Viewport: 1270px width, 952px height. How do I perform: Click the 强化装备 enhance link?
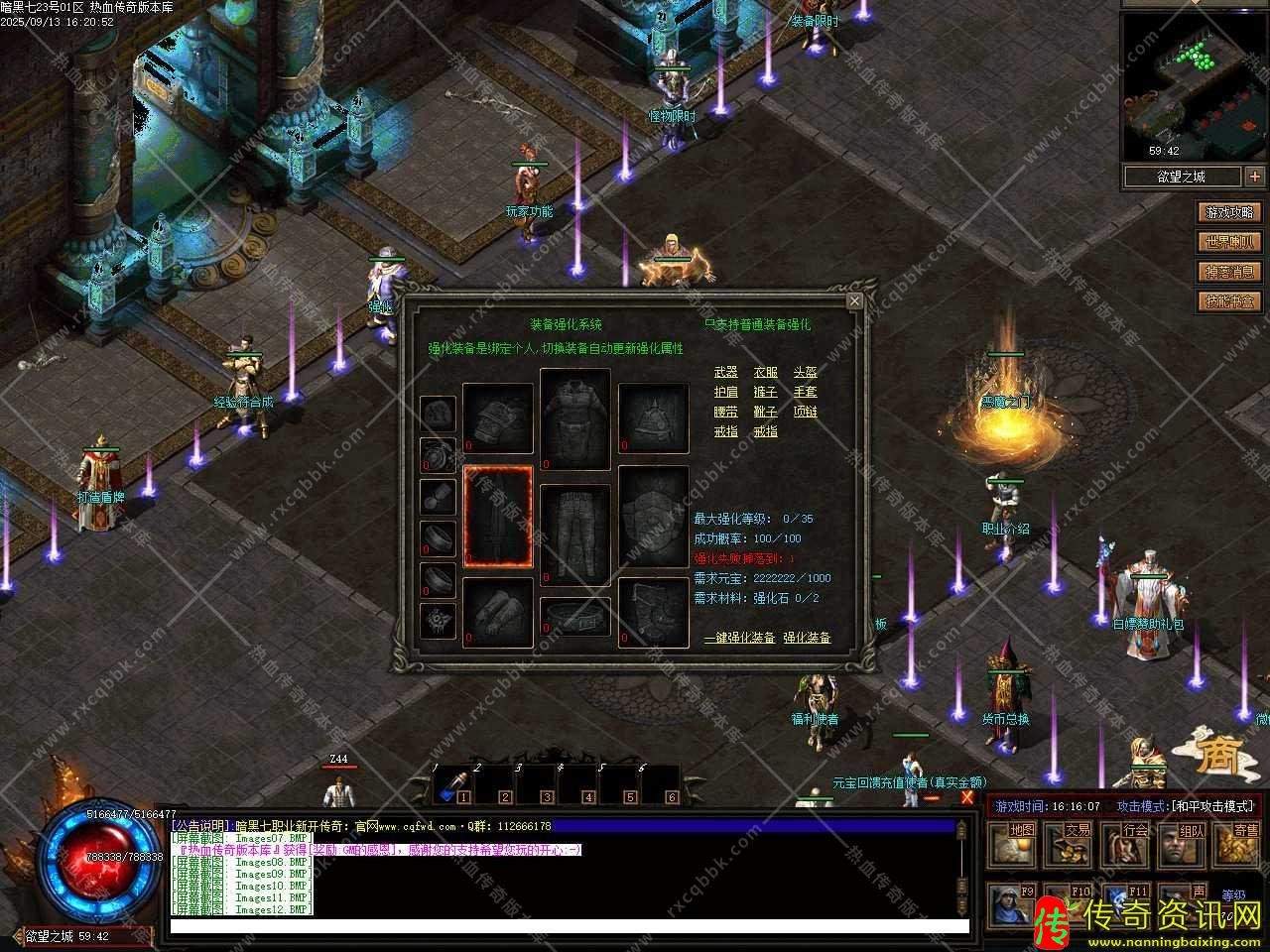coord(807,638)
